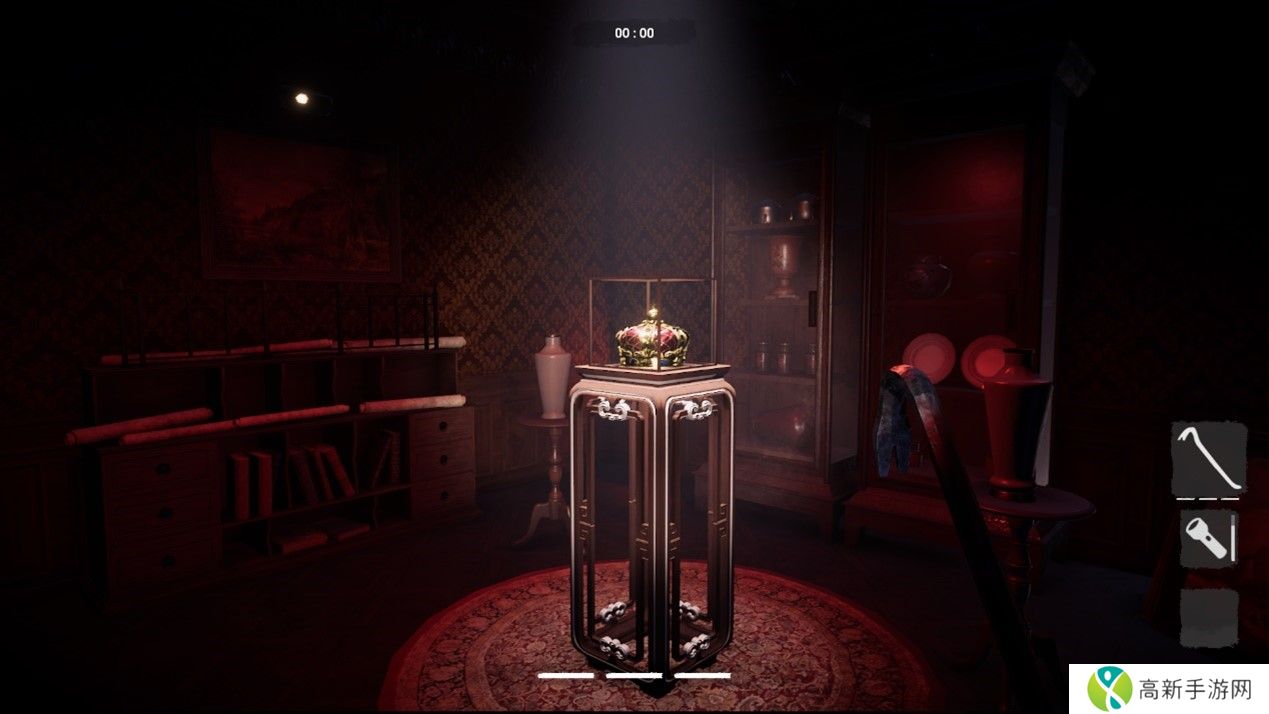This screenshot has height=714, width=1269.
Task: Equip the flashlight item slot
Action: coord(1209,540)
